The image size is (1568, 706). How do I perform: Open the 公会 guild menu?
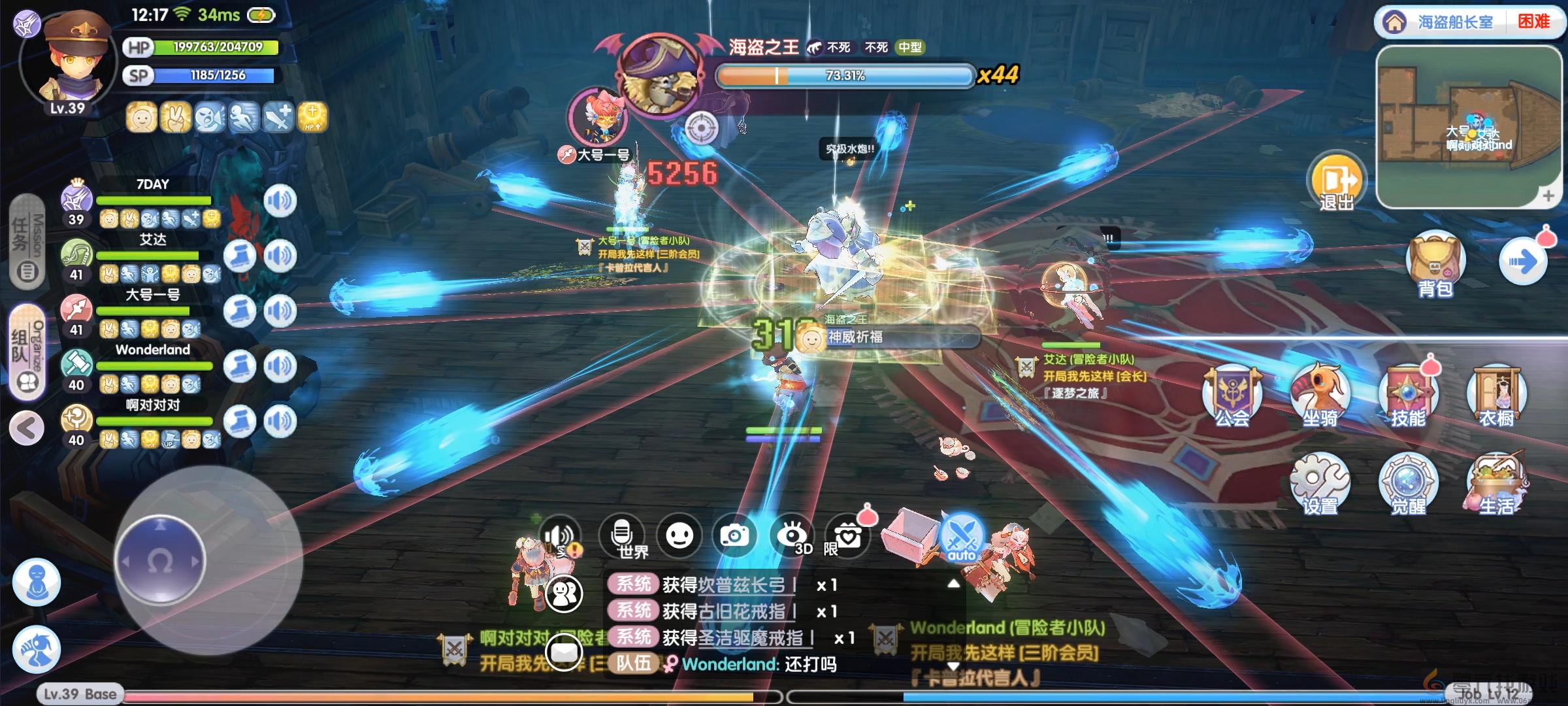click(1232, 395)
